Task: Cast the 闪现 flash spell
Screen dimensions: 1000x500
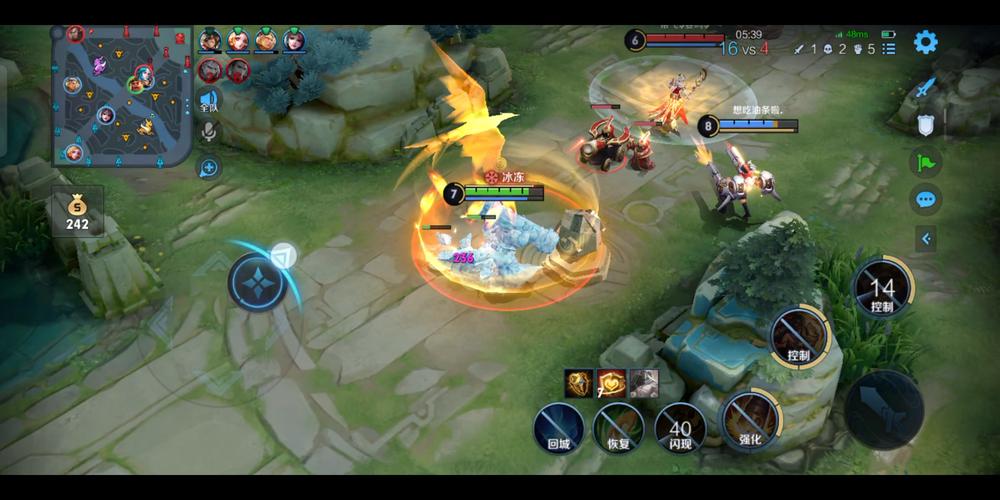Action: click(x=680, y=428)
